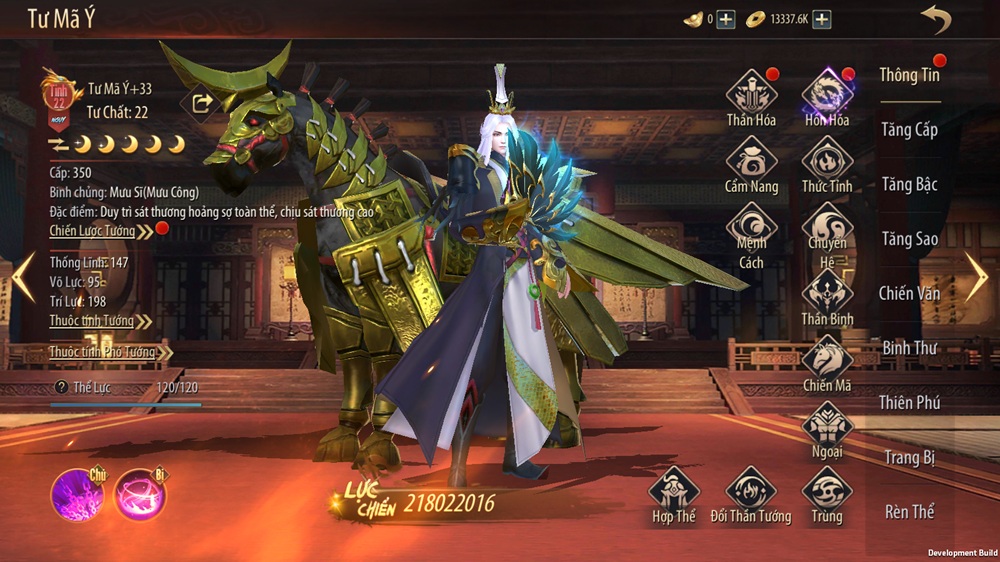Open the Hợp Thể feature

coord(673,492)
